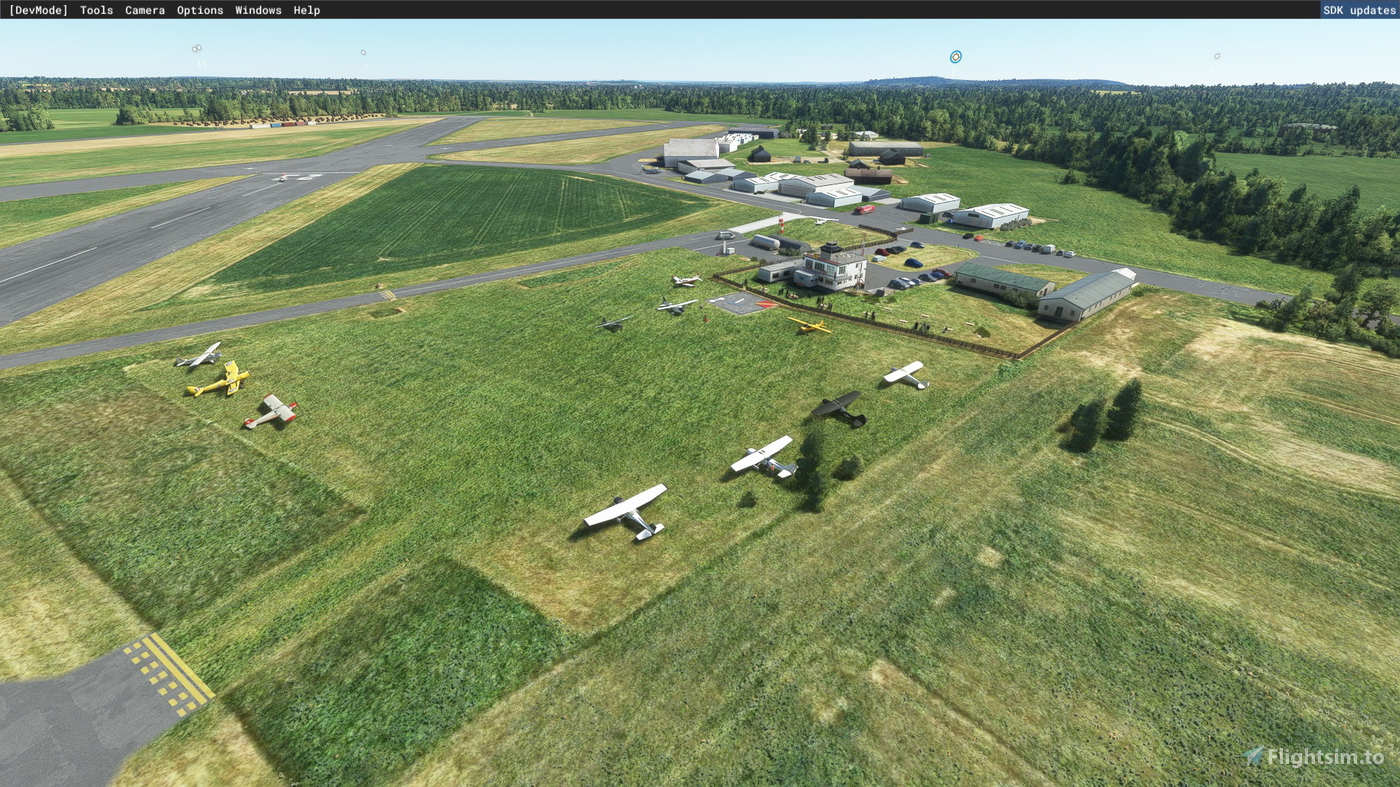
Task: Open the Windows menu
Action: pos(257,10)
